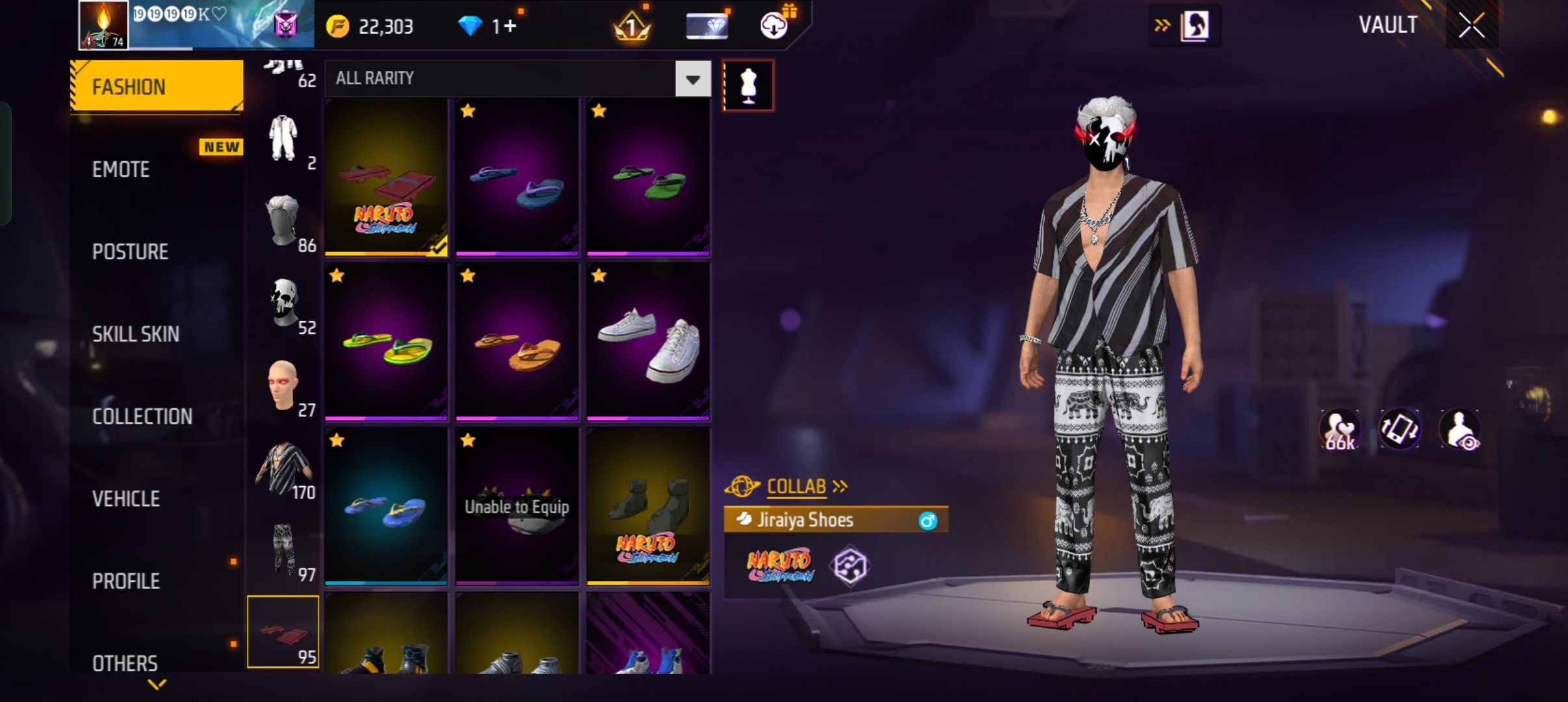Screen dimensions: 1568x702
Task: Choose the orange flip-flops
Action: point(517,341)
